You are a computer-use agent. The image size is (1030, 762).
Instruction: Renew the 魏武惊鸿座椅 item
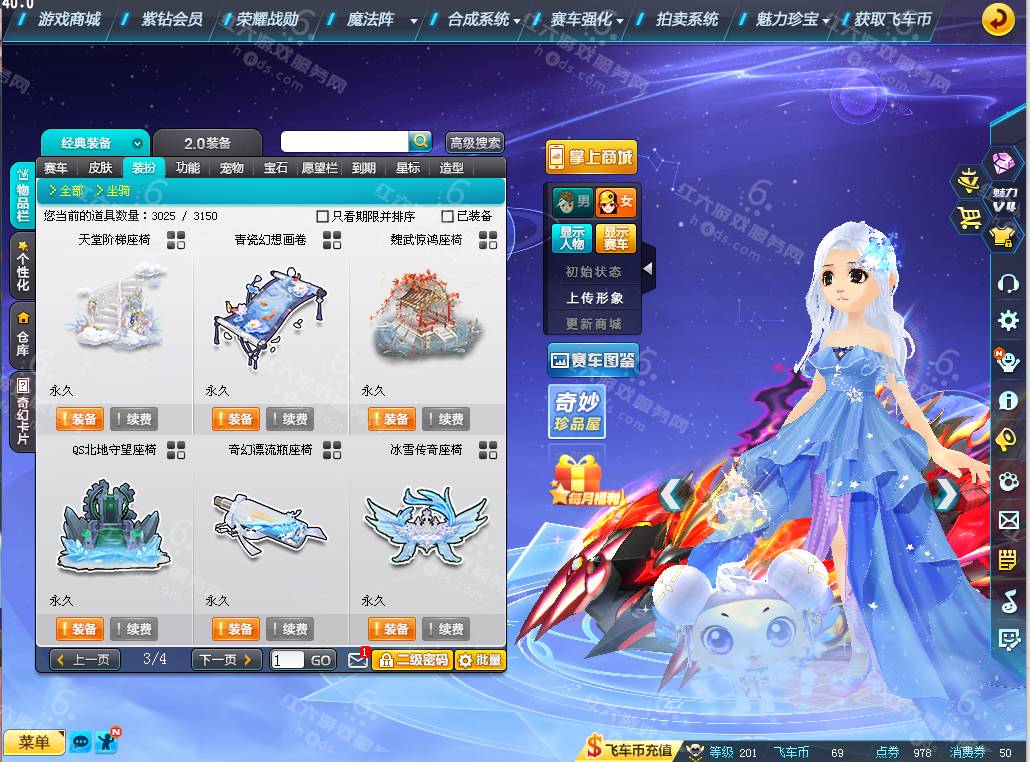pyautogui.click(x=445, y=419)
